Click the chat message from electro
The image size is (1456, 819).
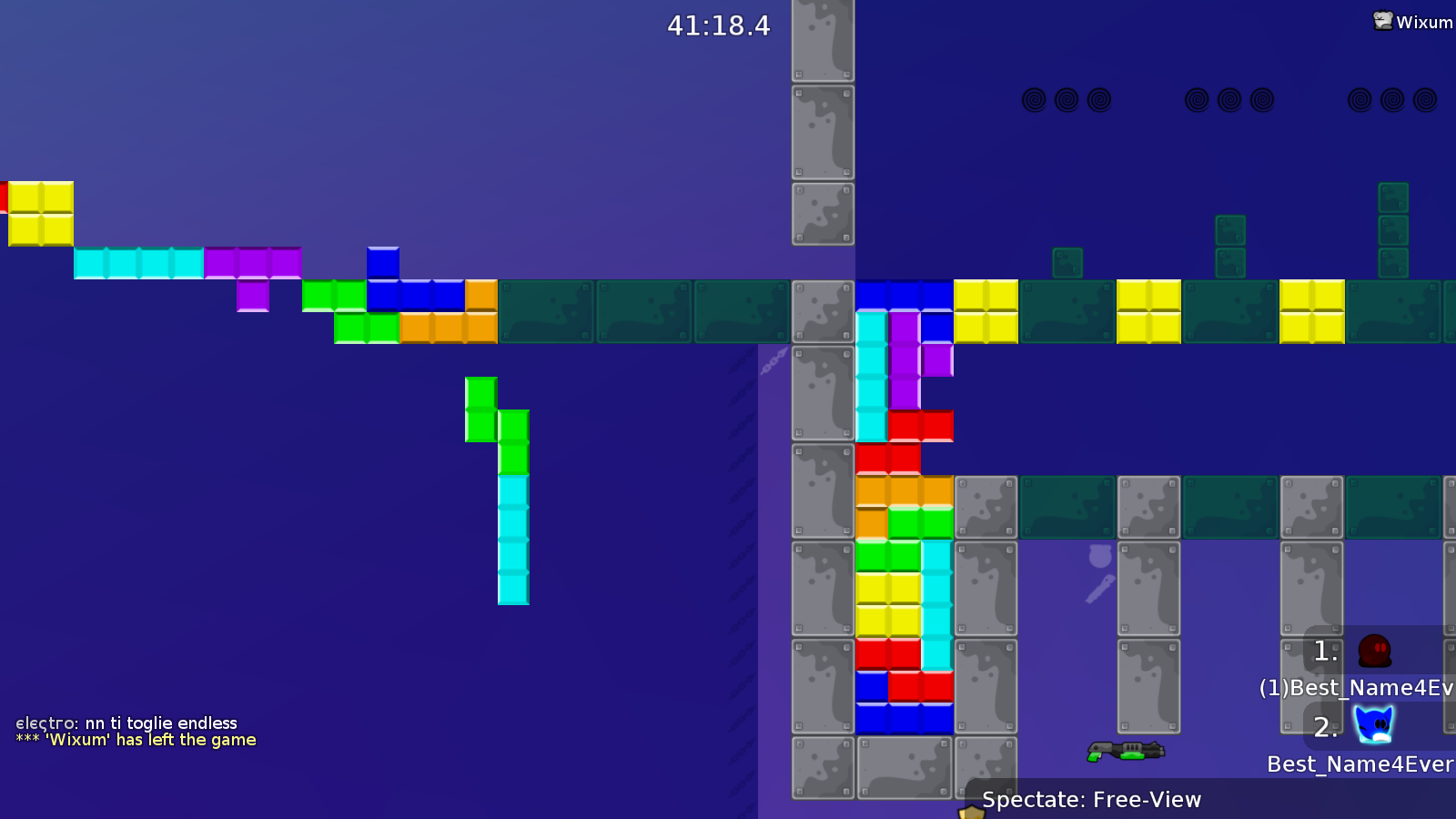(x=126, y=723)
